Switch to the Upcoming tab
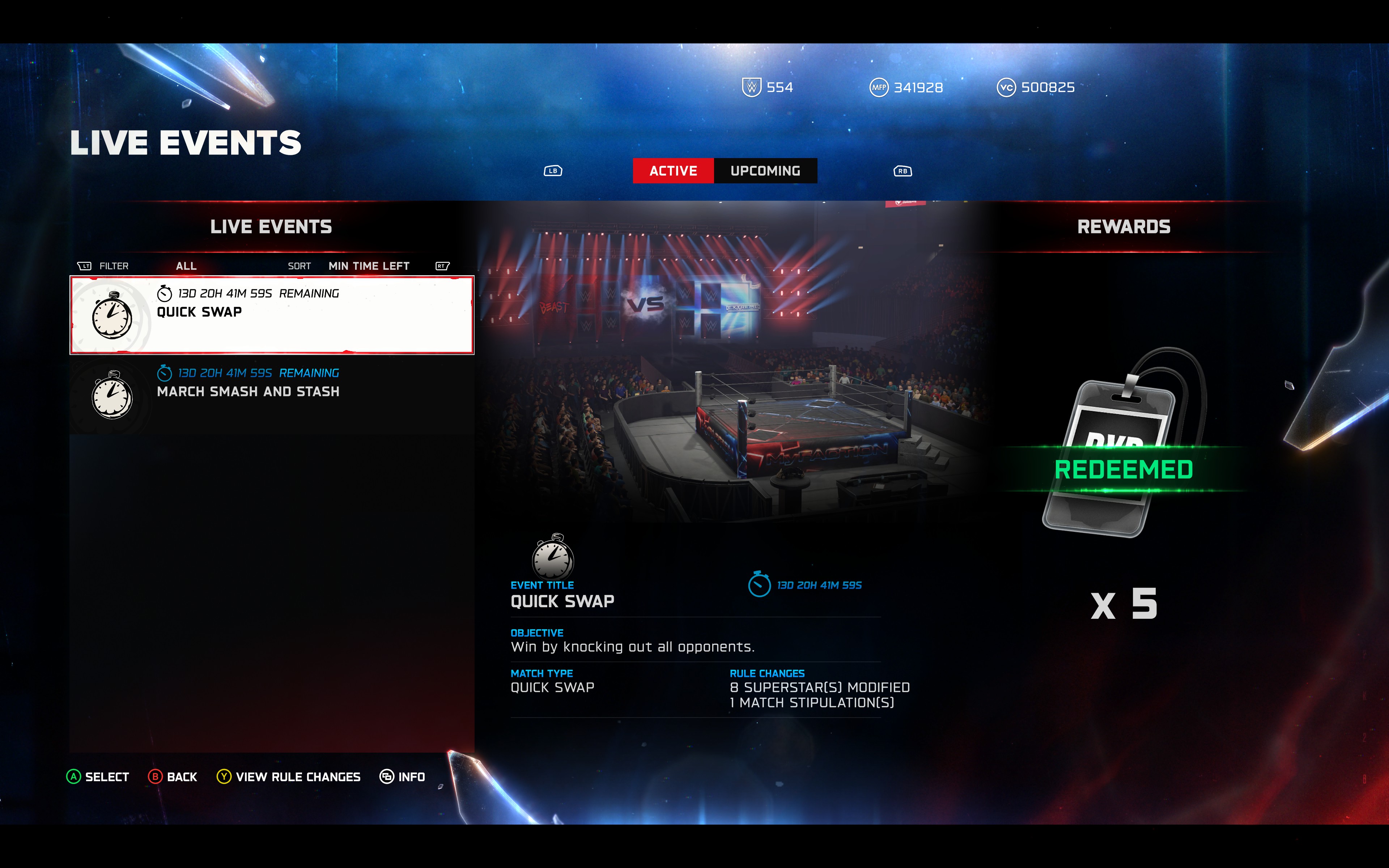 click(766, 170)
